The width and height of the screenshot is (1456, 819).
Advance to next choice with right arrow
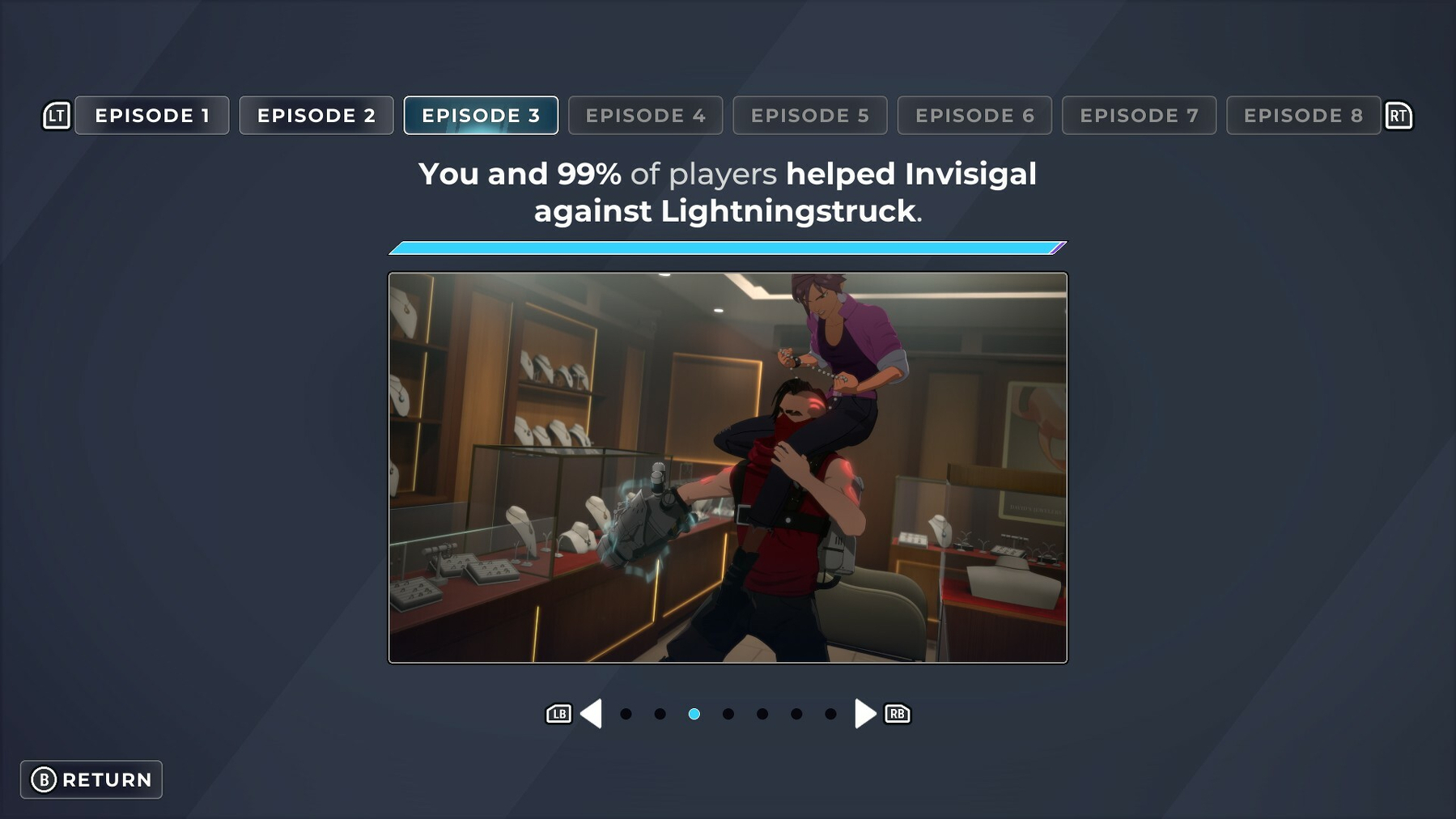point(864,714)
